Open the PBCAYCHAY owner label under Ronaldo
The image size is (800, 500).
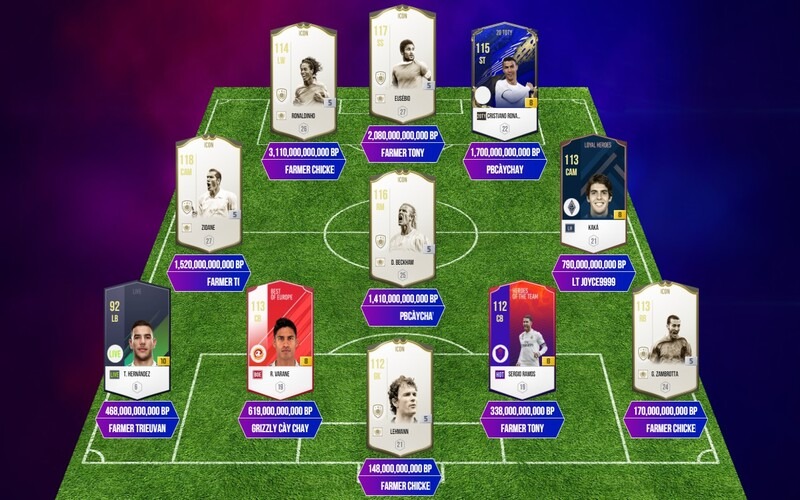point(505,170)
